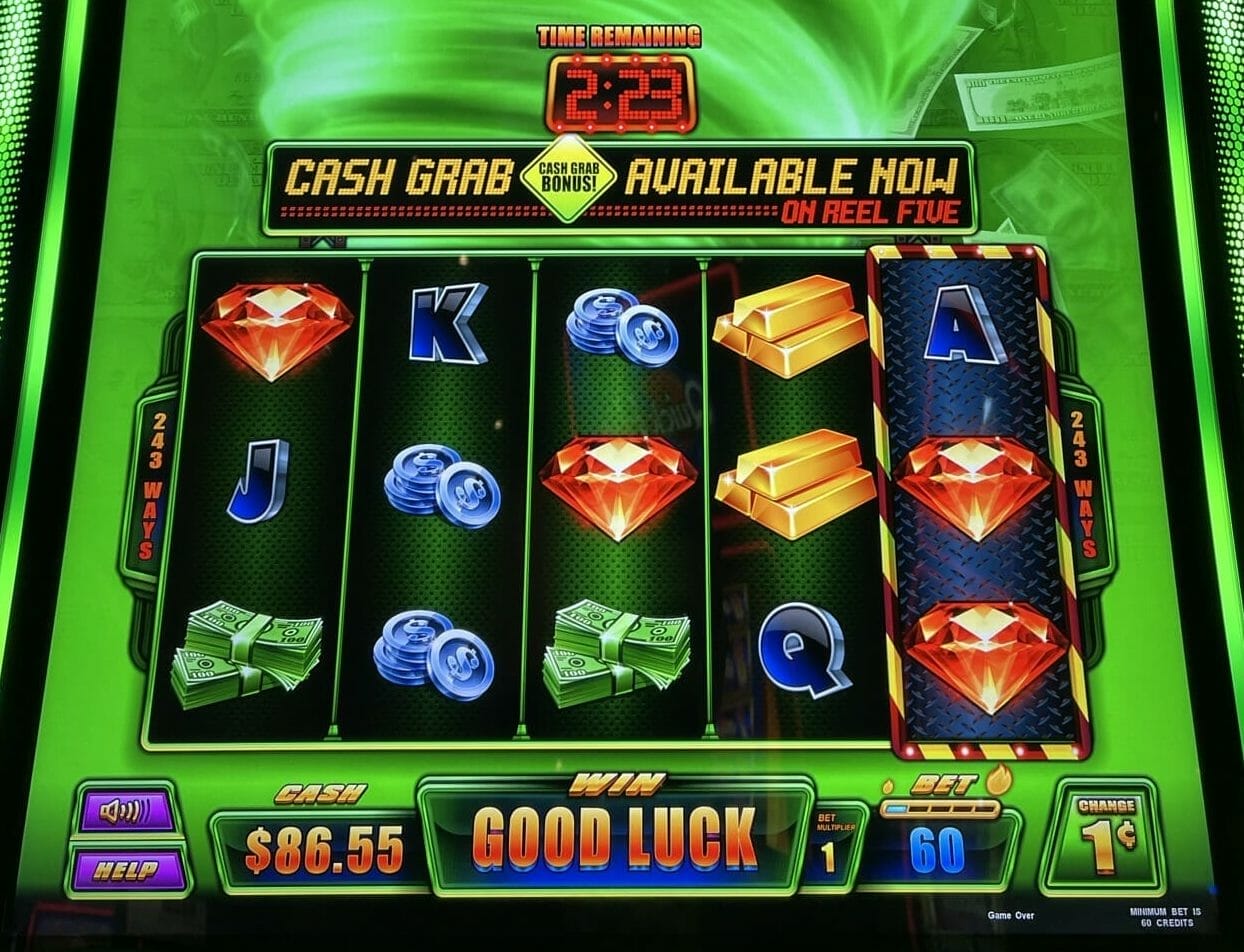Image resolution: width=1244 pixels, height=952 pixels.
Task: Change the 1¢ denomination
Action: point(1104,837)
